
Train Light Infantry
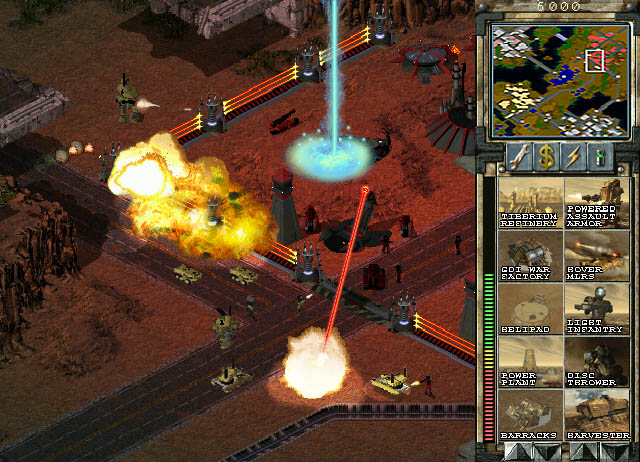(597, 310)
